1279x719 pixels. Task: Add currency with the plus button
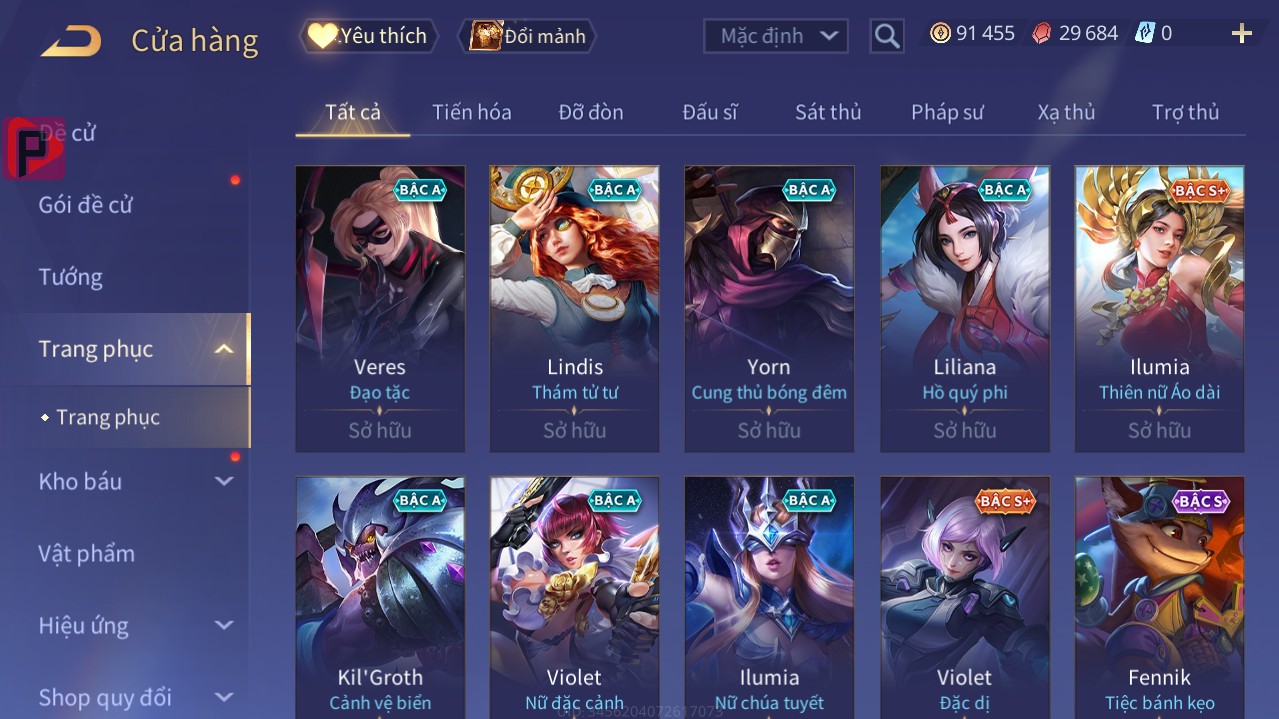(1241, 34)
